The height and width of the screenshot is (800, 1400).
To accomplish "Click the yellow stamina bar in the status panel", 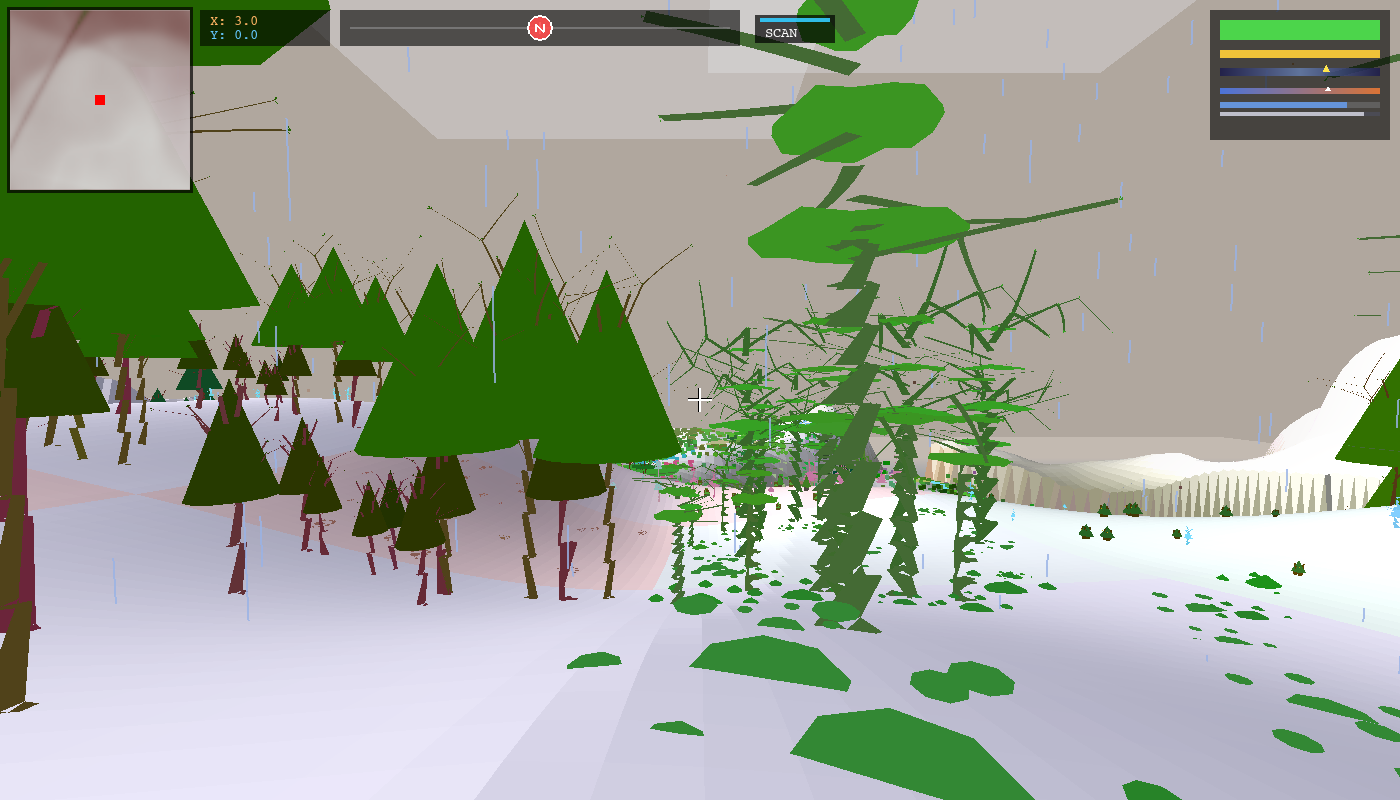I will [x=1300, y=53].
